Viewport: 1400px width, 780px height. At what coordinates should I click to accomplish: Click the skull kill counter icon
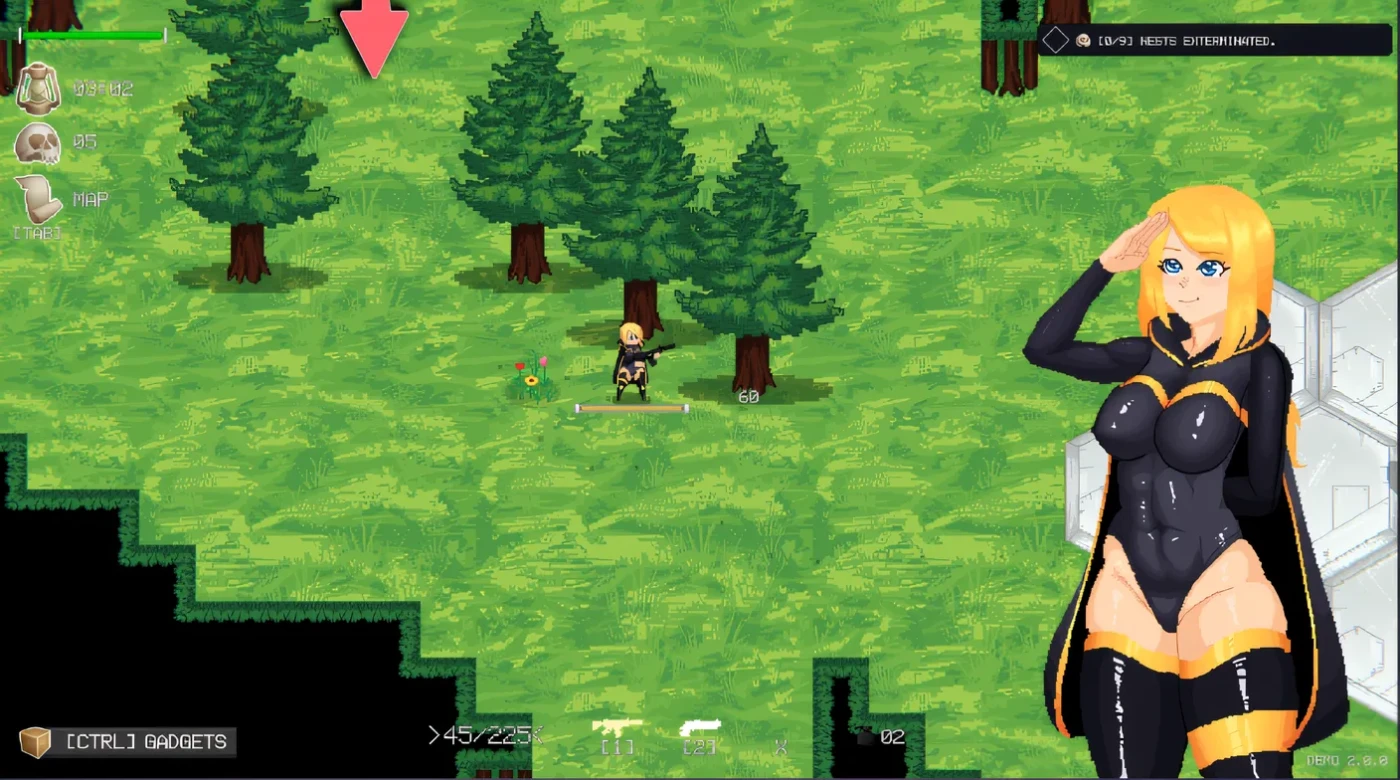tap(38, 144)
